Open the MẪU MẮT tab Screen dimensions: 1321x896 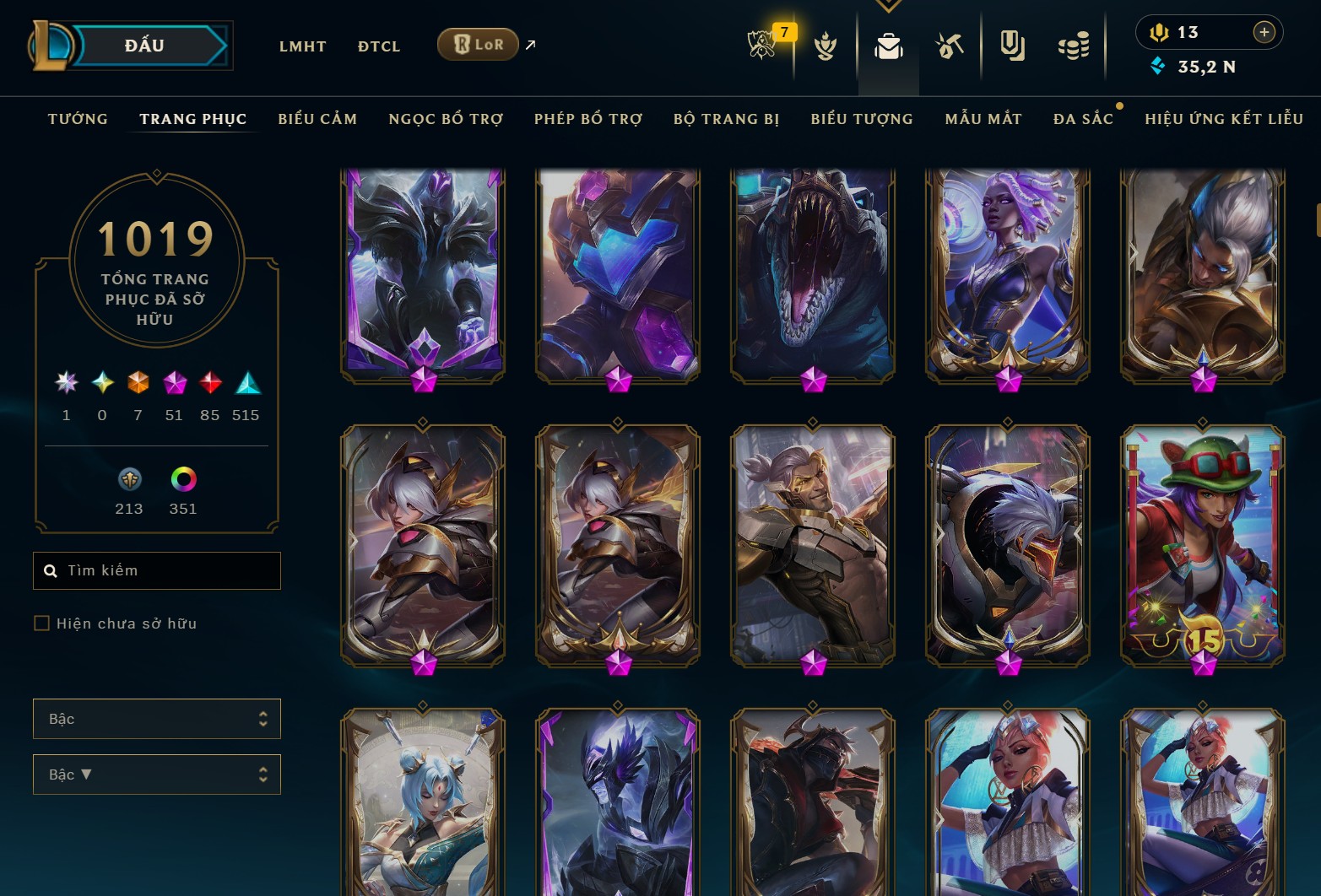click(x=983, y=119)
